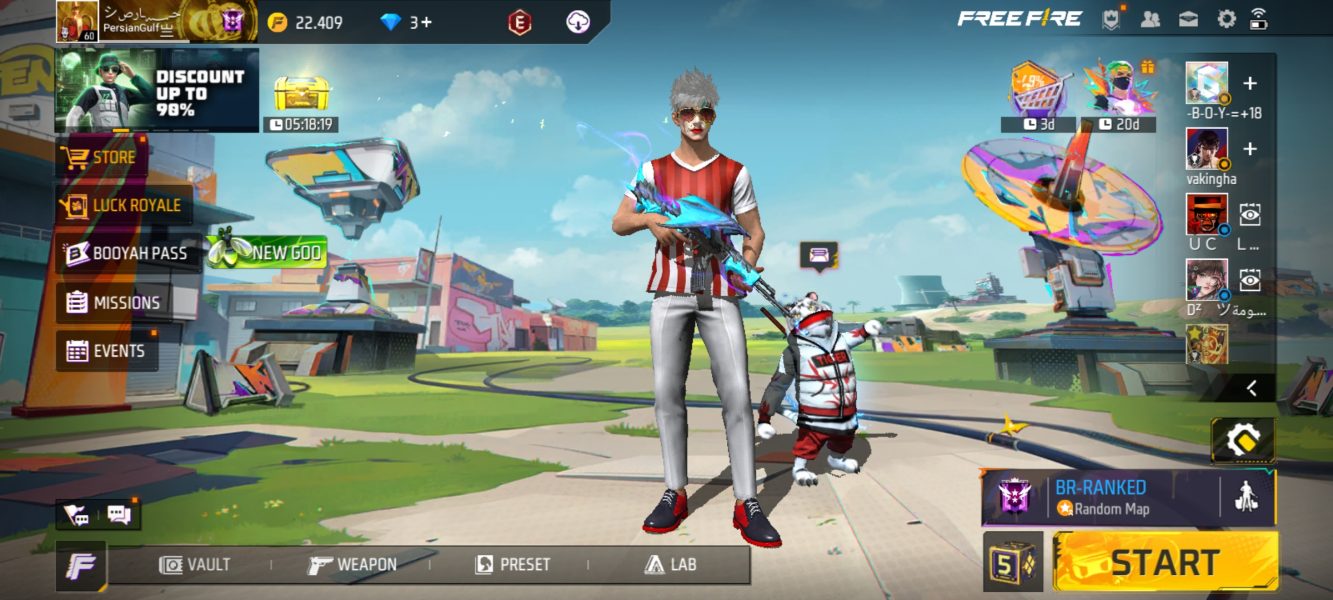This screenshot has width=1333, height=600.
Task: Click the discount up to 90% banner
Action: click(x=157, y=91)
